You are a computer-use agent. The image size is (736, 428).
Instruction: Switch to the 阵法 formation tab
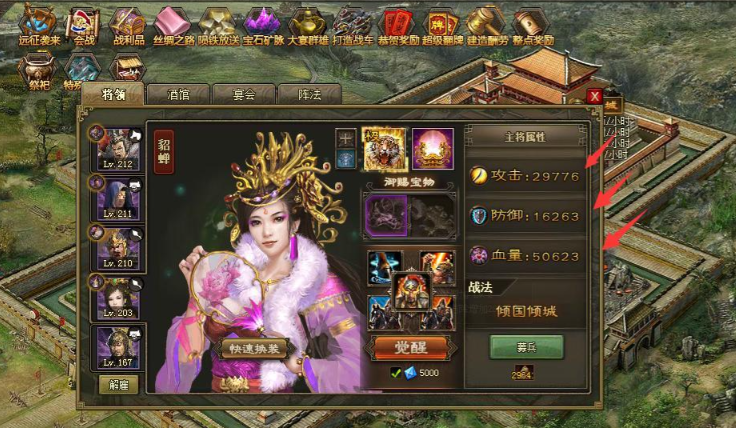click(308, 95)
